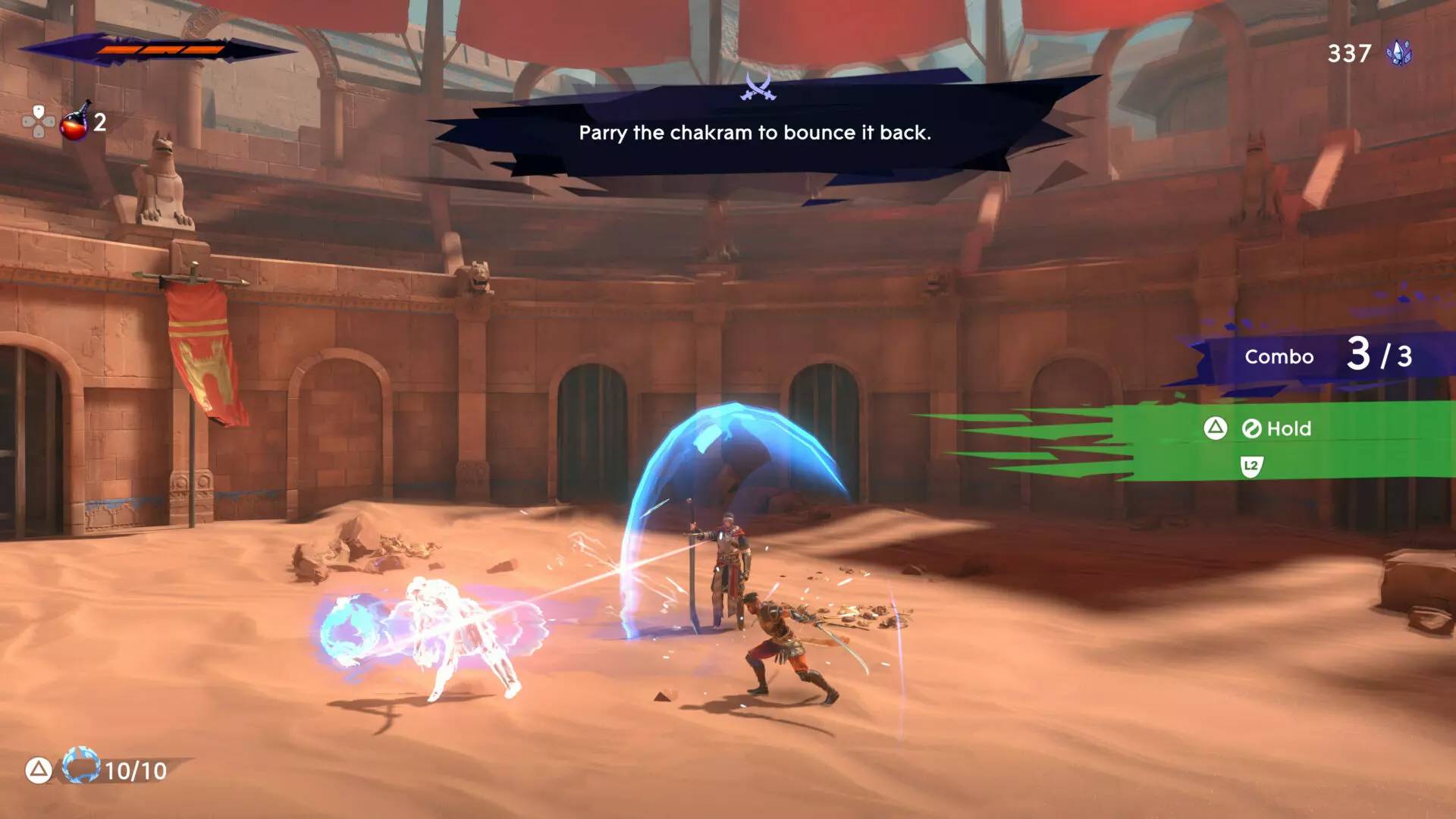Click the blue chakram ability icon

[x=80, y=766]
